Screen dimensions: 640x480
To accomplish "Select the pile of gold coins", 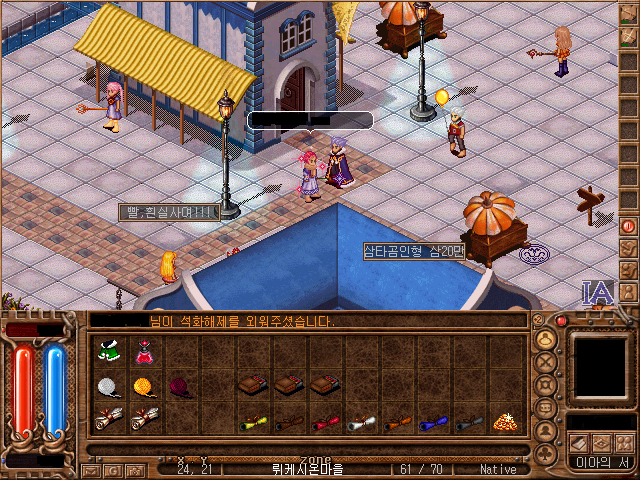I will click(506, 422).
